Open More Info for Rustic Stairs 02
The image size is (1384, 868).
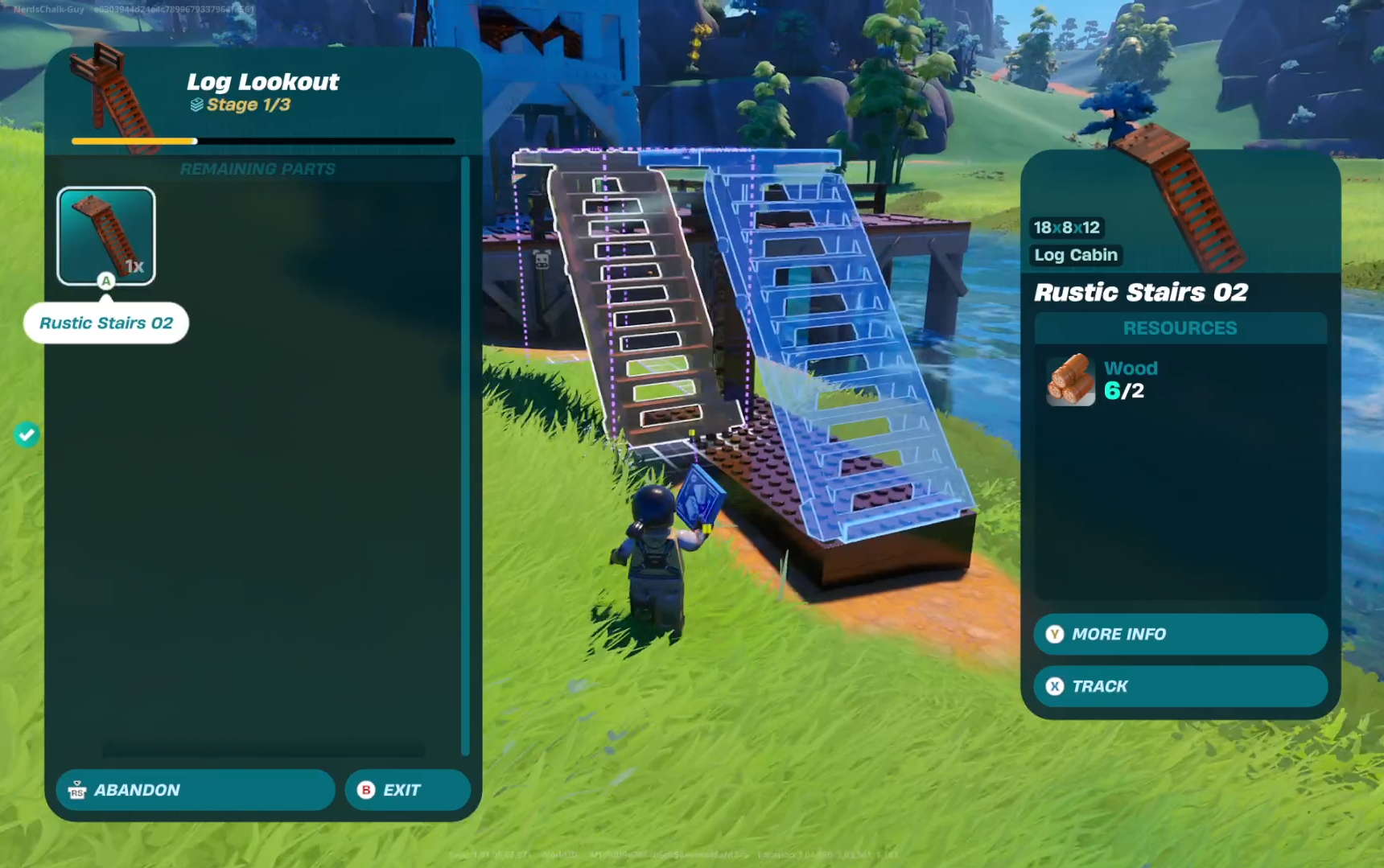point(1180,634)
